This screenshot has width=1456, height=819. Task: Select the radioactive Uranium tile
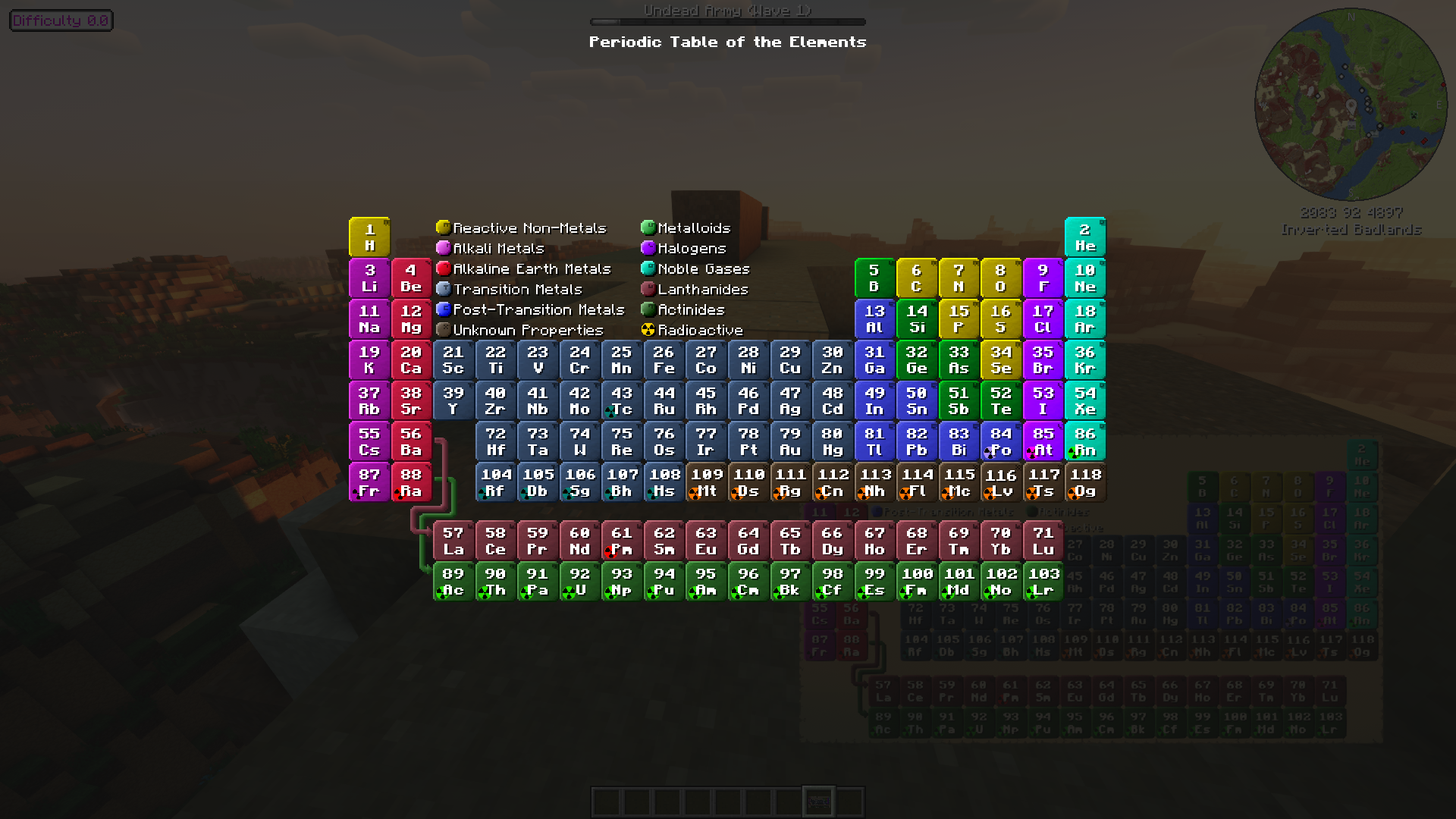[x=579, y=582]
